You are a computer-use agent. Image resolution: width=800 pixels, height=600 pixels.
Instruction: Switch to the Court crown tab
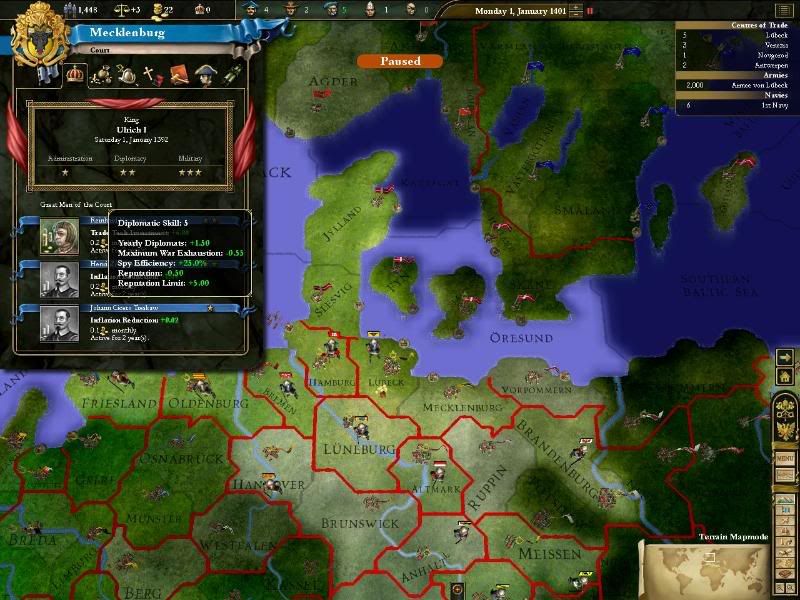tap(73, 73)
